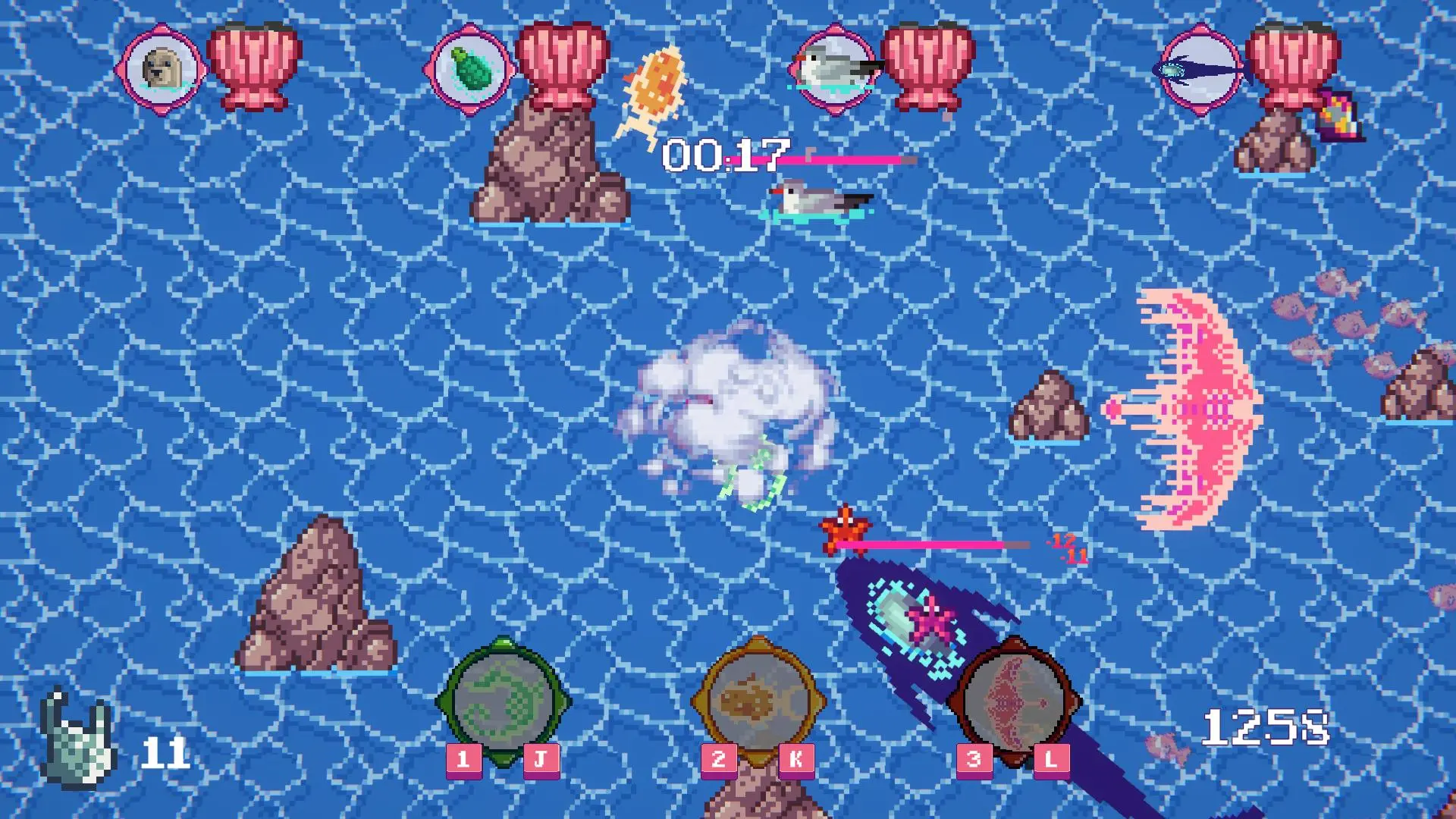Select the turtle character portrait
Image resolution: width=1456 pixels, height=819 pixels.
point(472,70)
